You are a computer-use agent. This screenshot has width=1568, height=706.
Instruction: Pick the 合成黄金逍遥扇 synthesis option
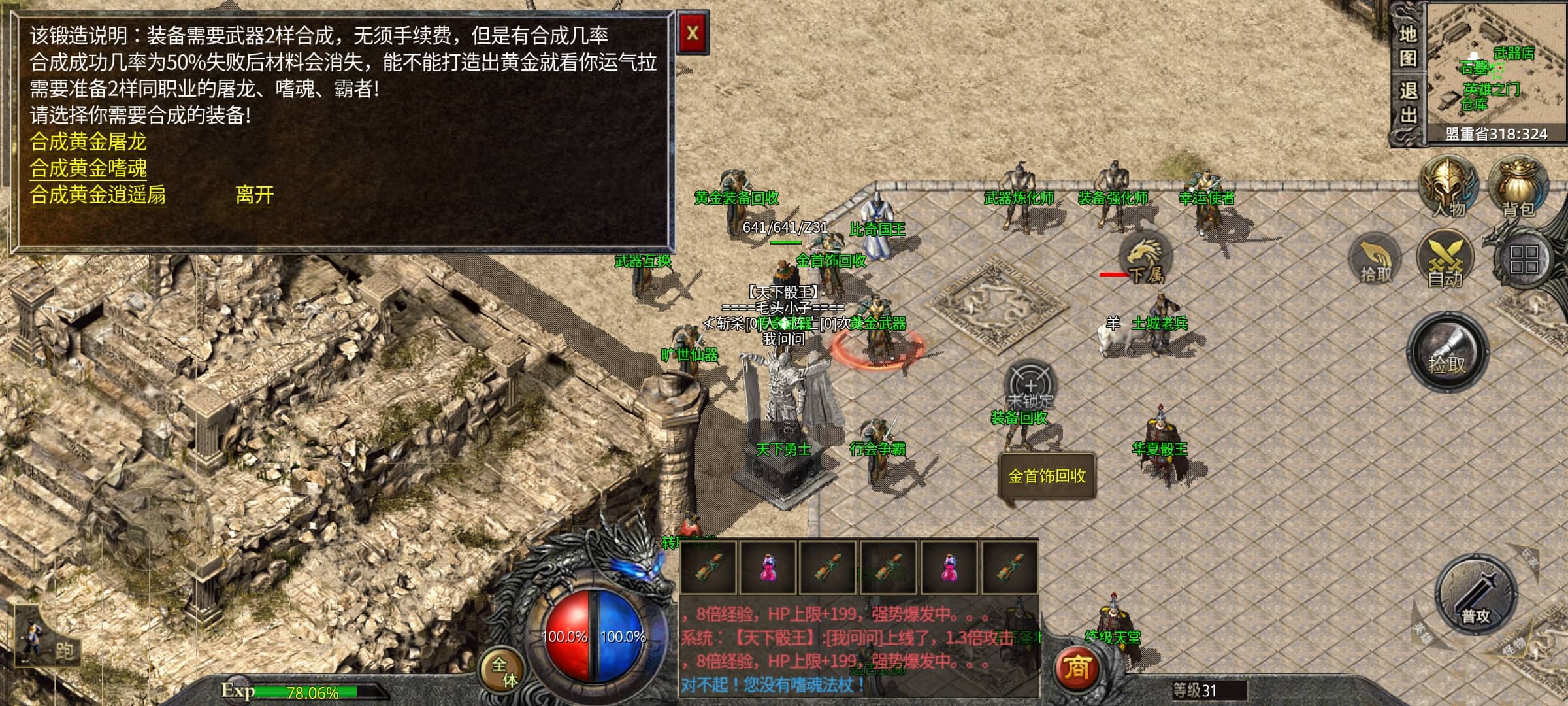click(x=98, y=195)
